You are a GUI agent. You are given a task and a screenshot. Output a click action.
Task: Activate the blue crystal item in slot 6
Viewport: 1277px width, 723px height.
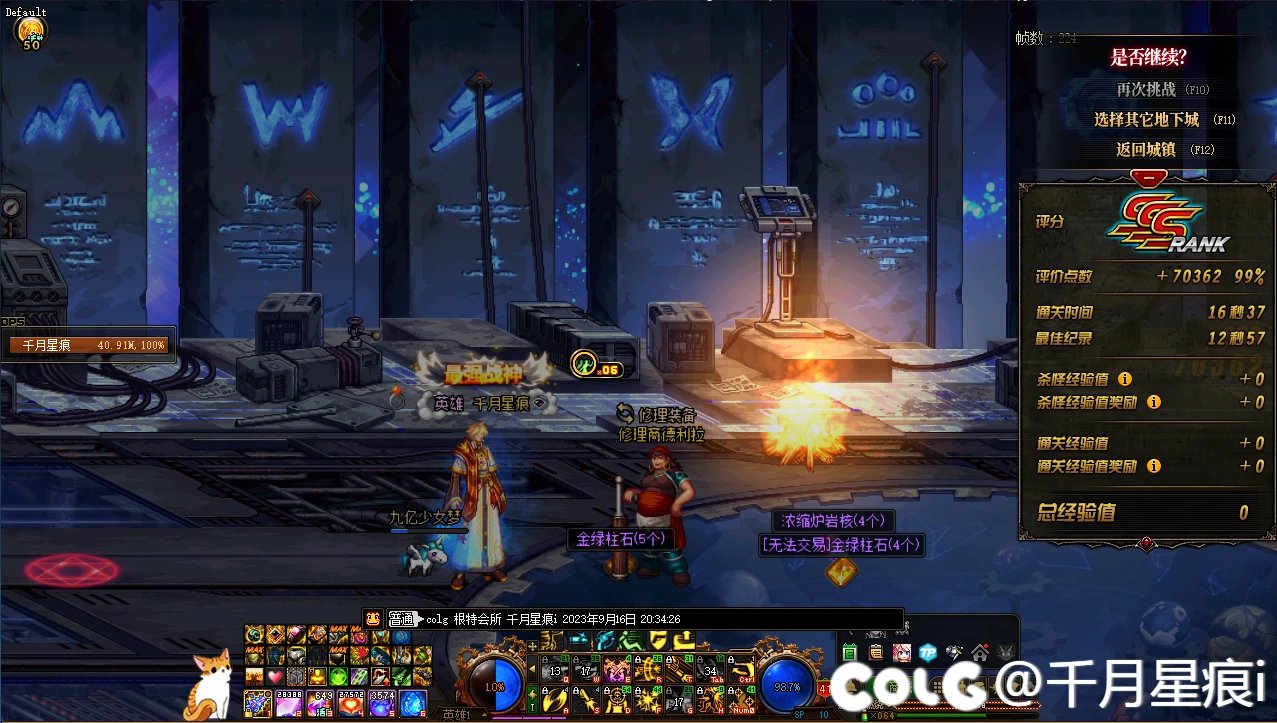tap(413, 704)
